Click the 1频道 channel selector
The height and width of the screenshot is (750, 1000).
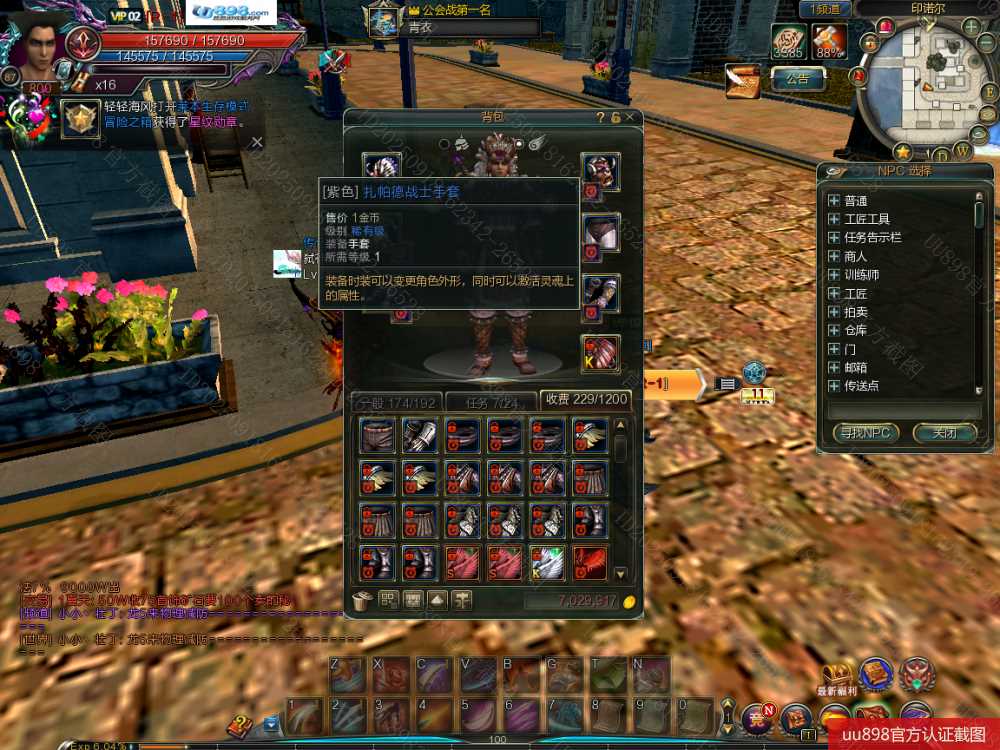825,9
